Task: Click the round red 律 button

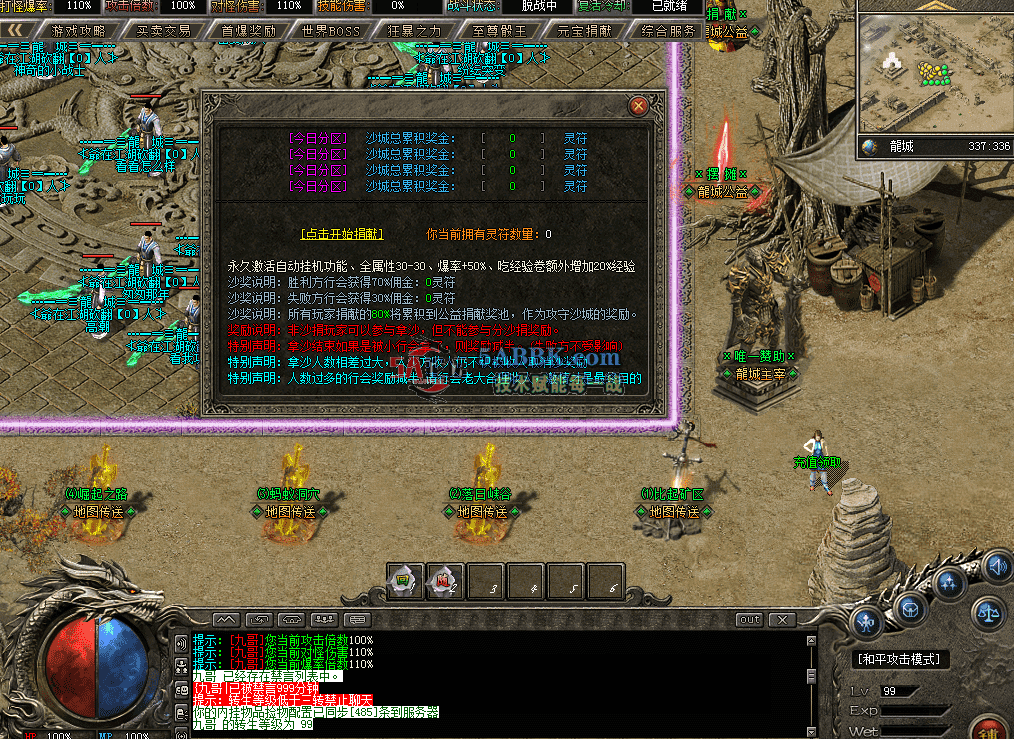Action: pyautogui.click(x=992, y=726)
